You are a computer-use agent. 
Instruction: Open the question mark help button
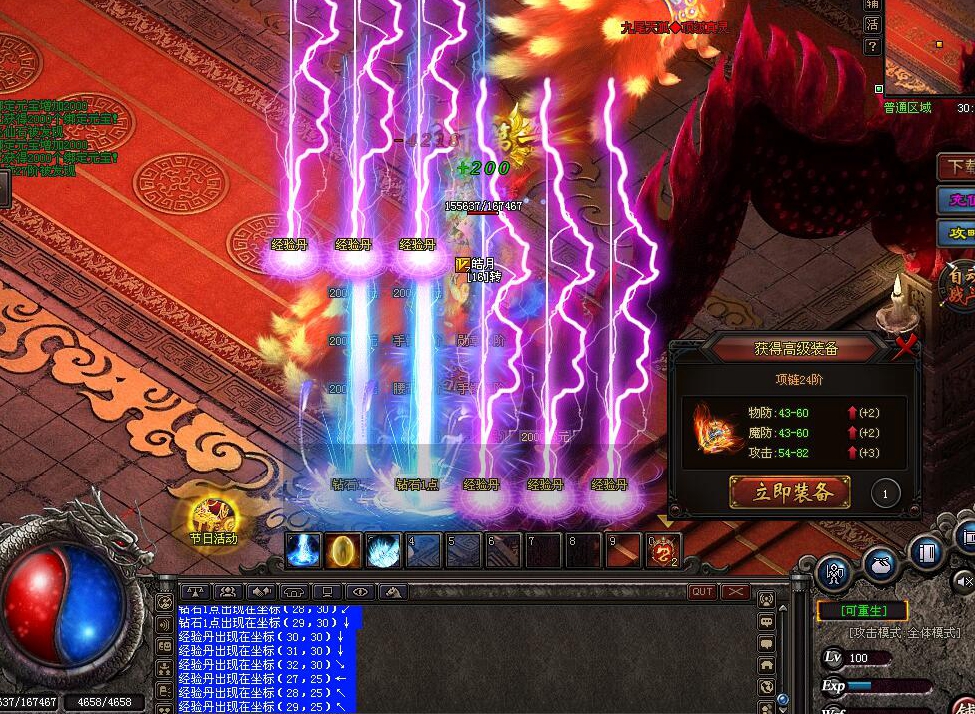pyautogui.click(x=873, y=47)
